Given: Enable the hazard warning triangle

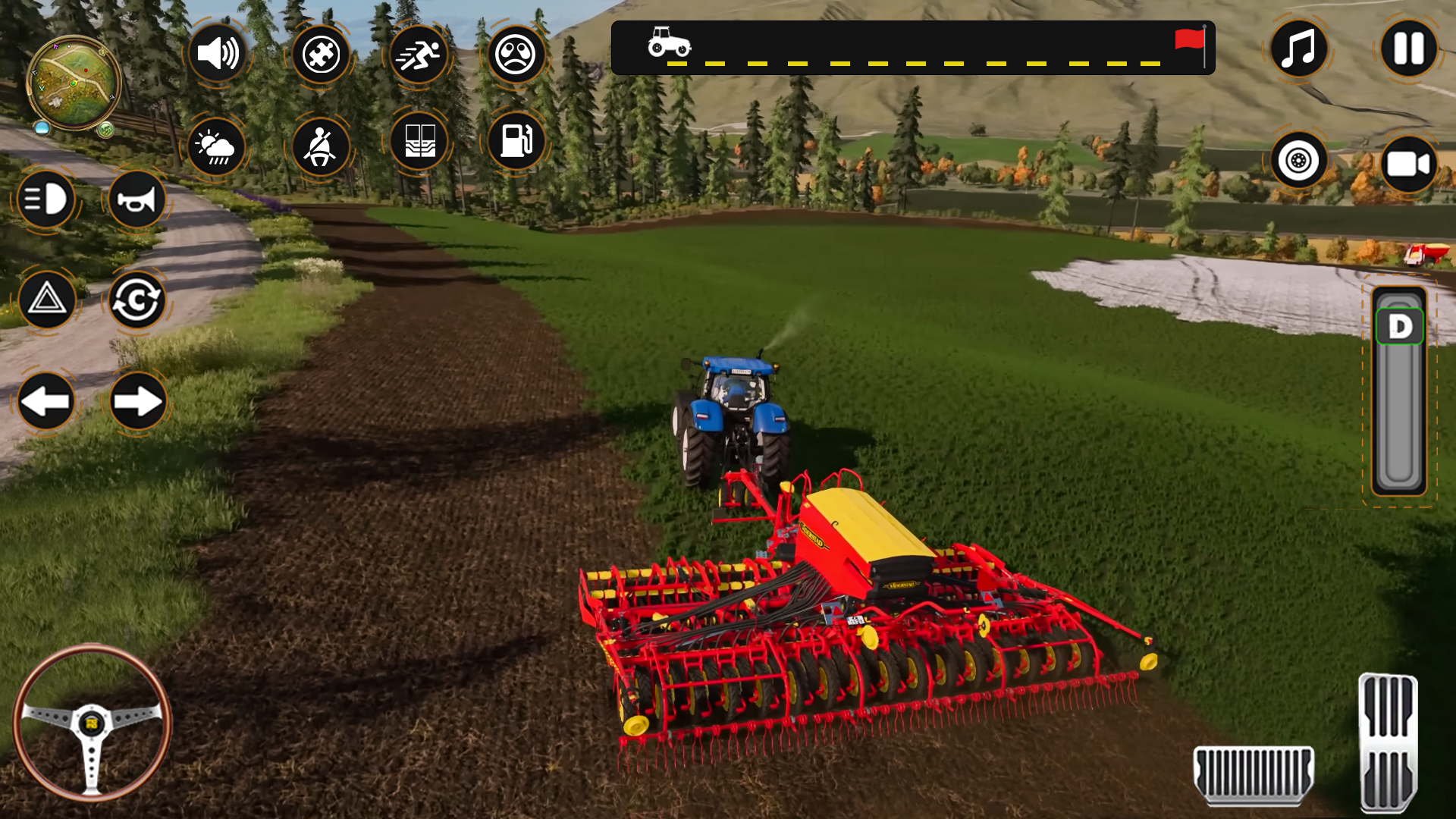Looking at the screenshot, I should point(47,300).
